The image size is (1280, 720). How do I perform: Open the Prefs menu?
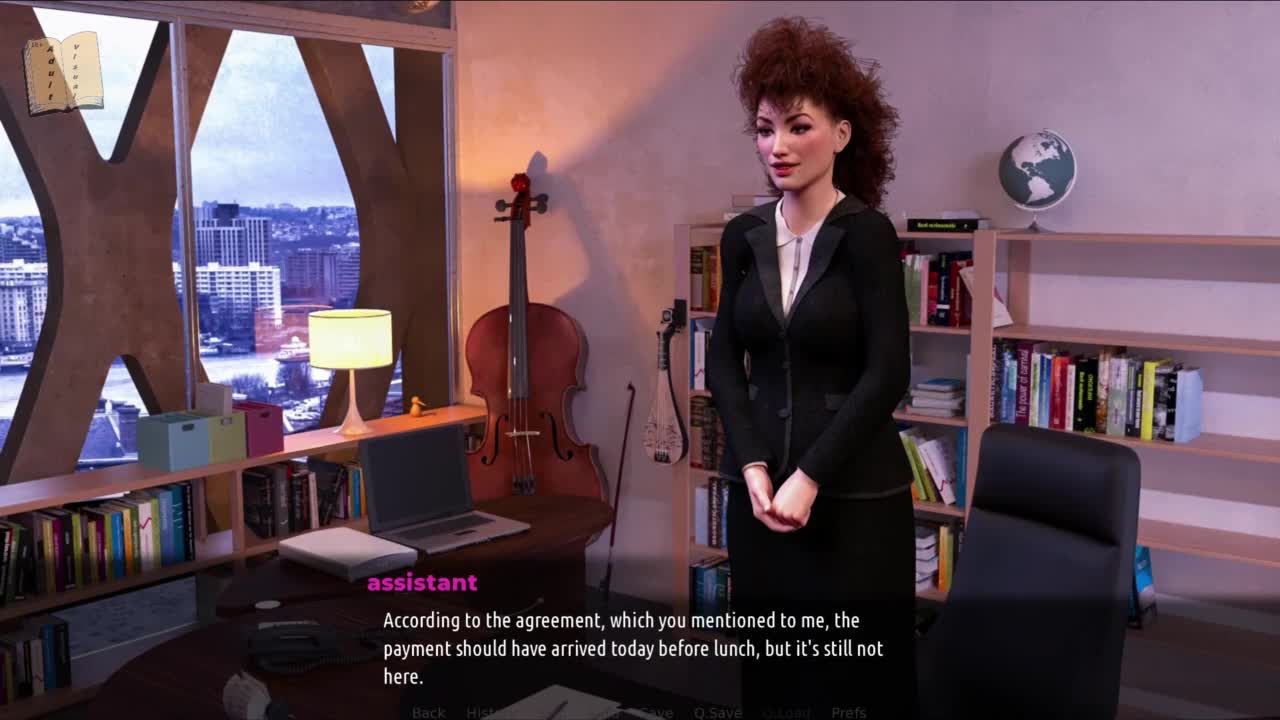[848, 712]
